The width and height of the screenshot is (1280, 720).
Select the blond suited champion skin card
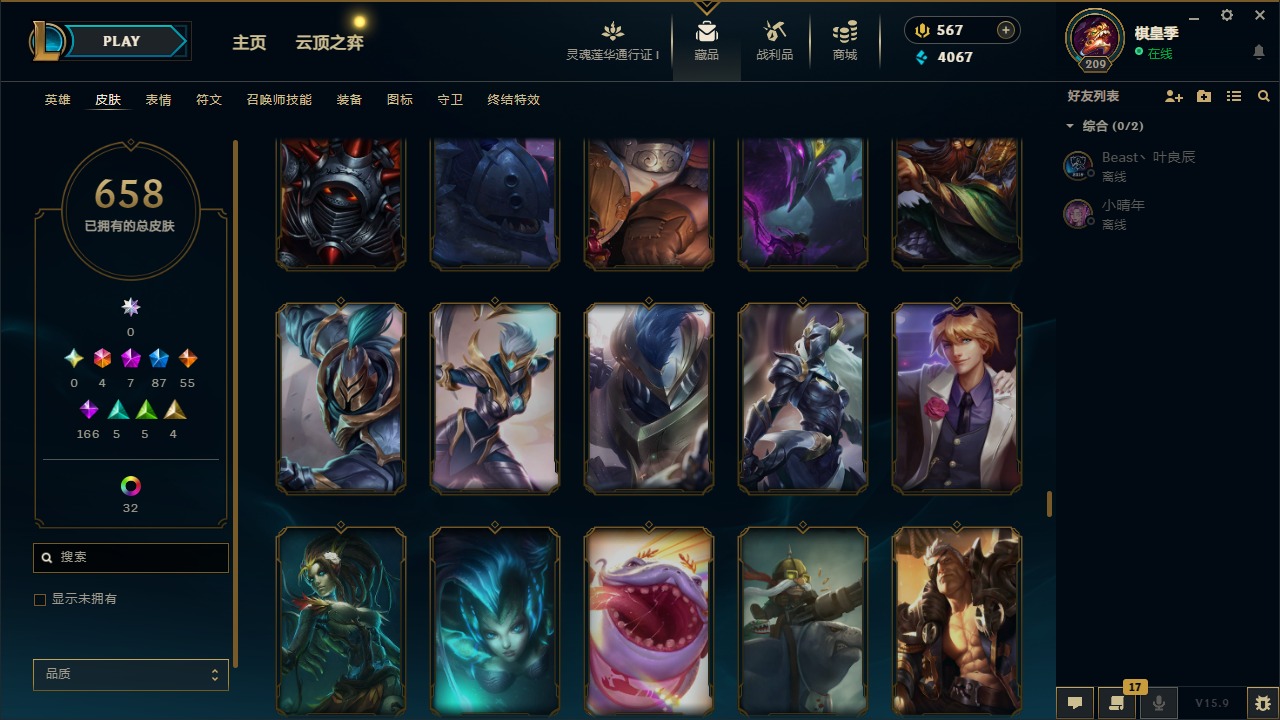957,398
